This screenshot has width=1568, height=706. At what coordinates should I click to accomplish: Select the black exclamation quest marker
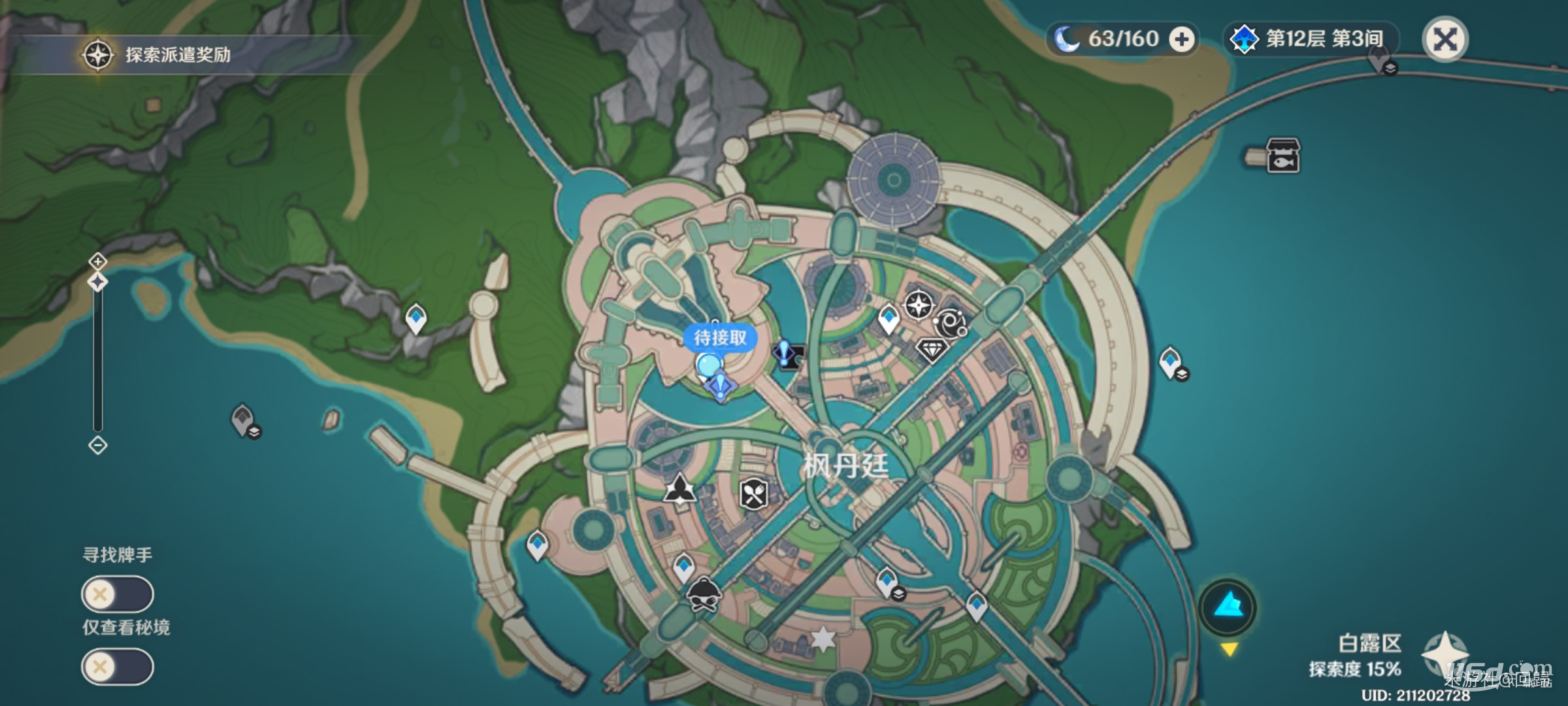point(786,354)
